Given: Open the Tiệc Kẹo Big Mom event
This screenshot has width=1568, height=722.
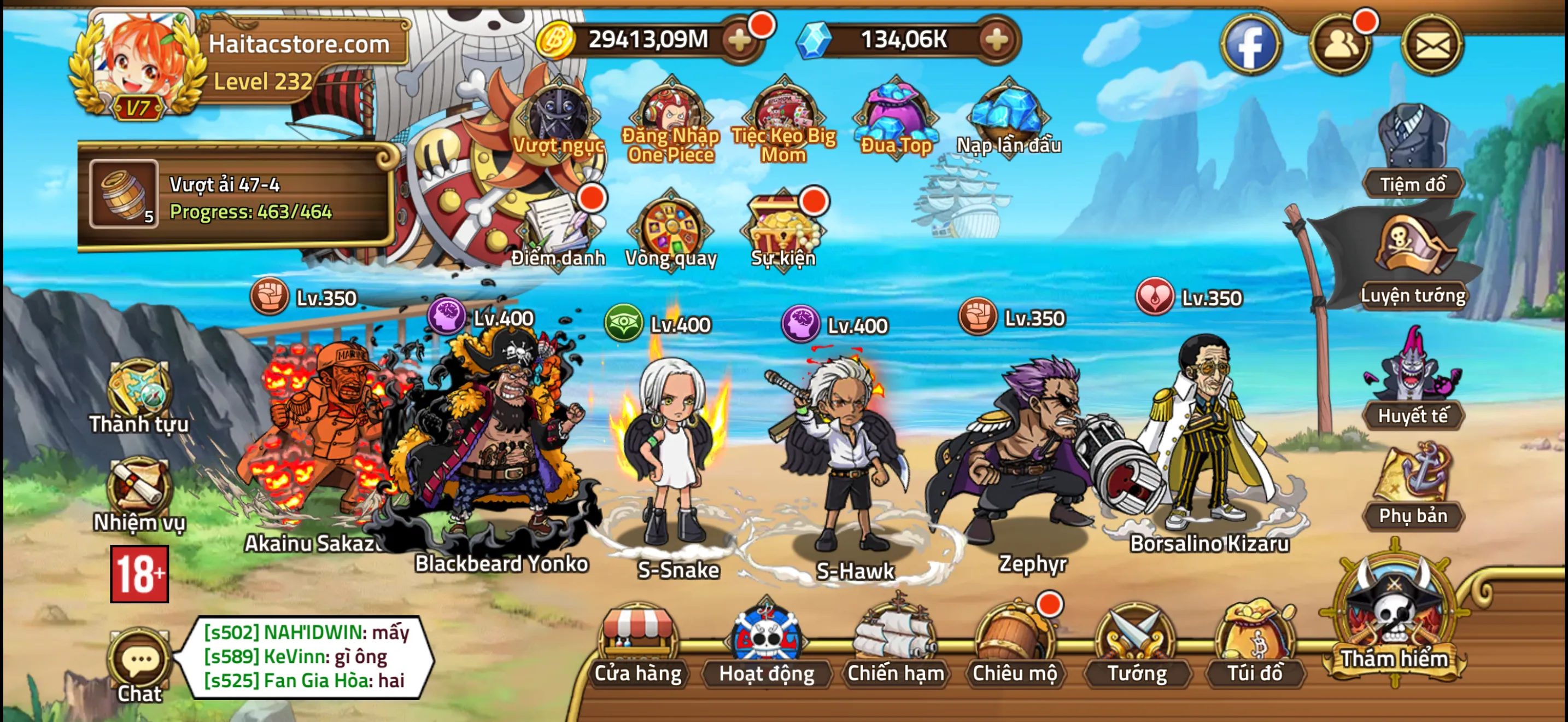Looking at the screenshot, I should (x=781, y=115).
